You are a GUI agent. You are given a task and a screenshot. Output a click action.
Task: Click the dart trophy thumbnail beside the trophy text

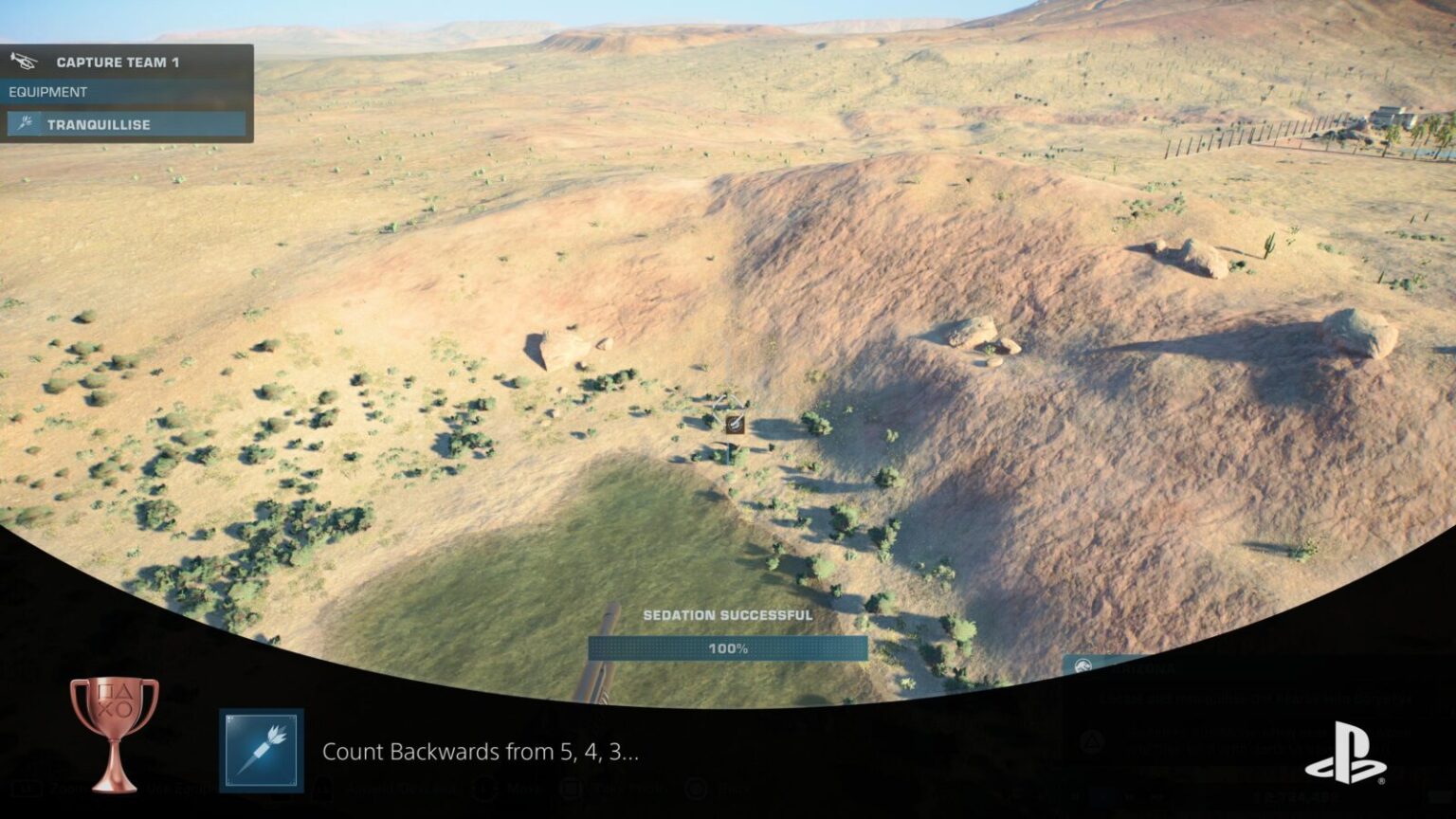[263, 750]
